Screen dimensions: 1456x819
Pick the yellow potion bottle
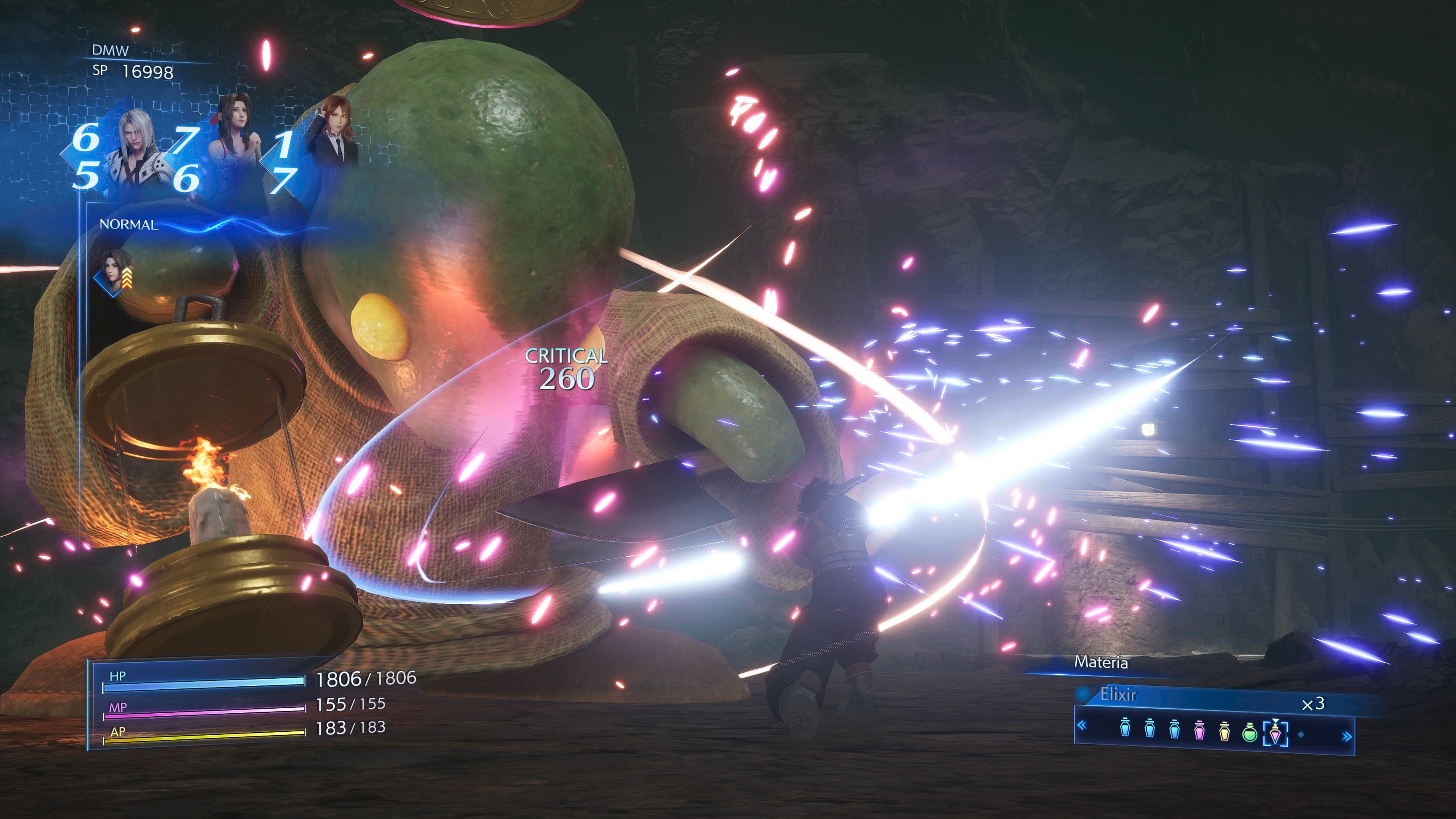pyautogui.click(x=1224, y=732)
